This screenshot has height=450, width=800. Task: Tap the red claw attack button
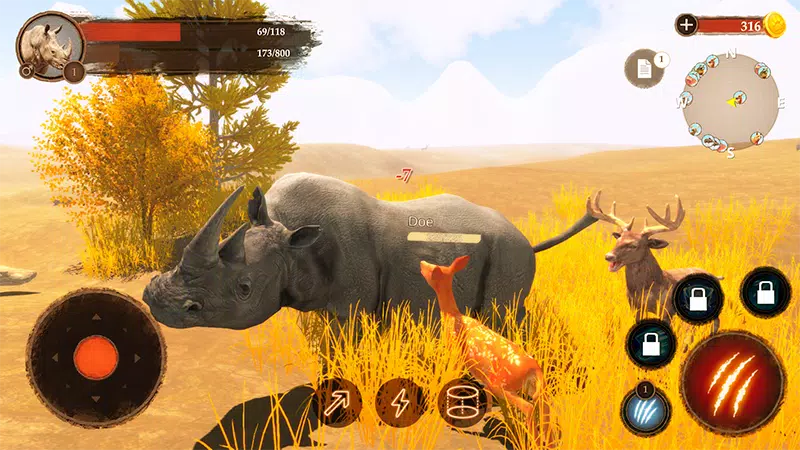click(x=733, y=383)
